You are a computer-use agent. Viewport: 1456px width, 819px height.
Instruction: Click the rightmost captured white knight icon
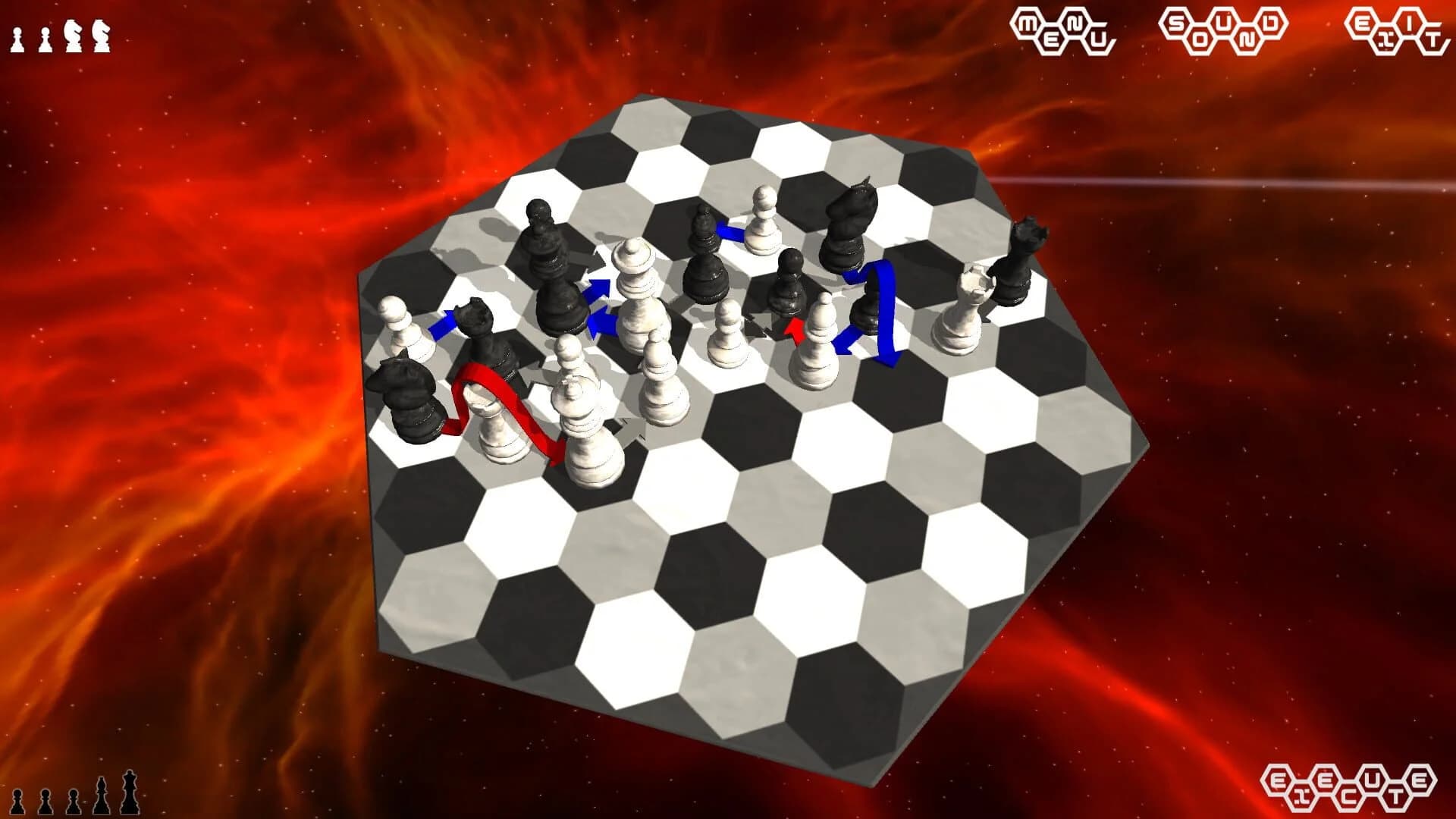(x=101, y=35)
